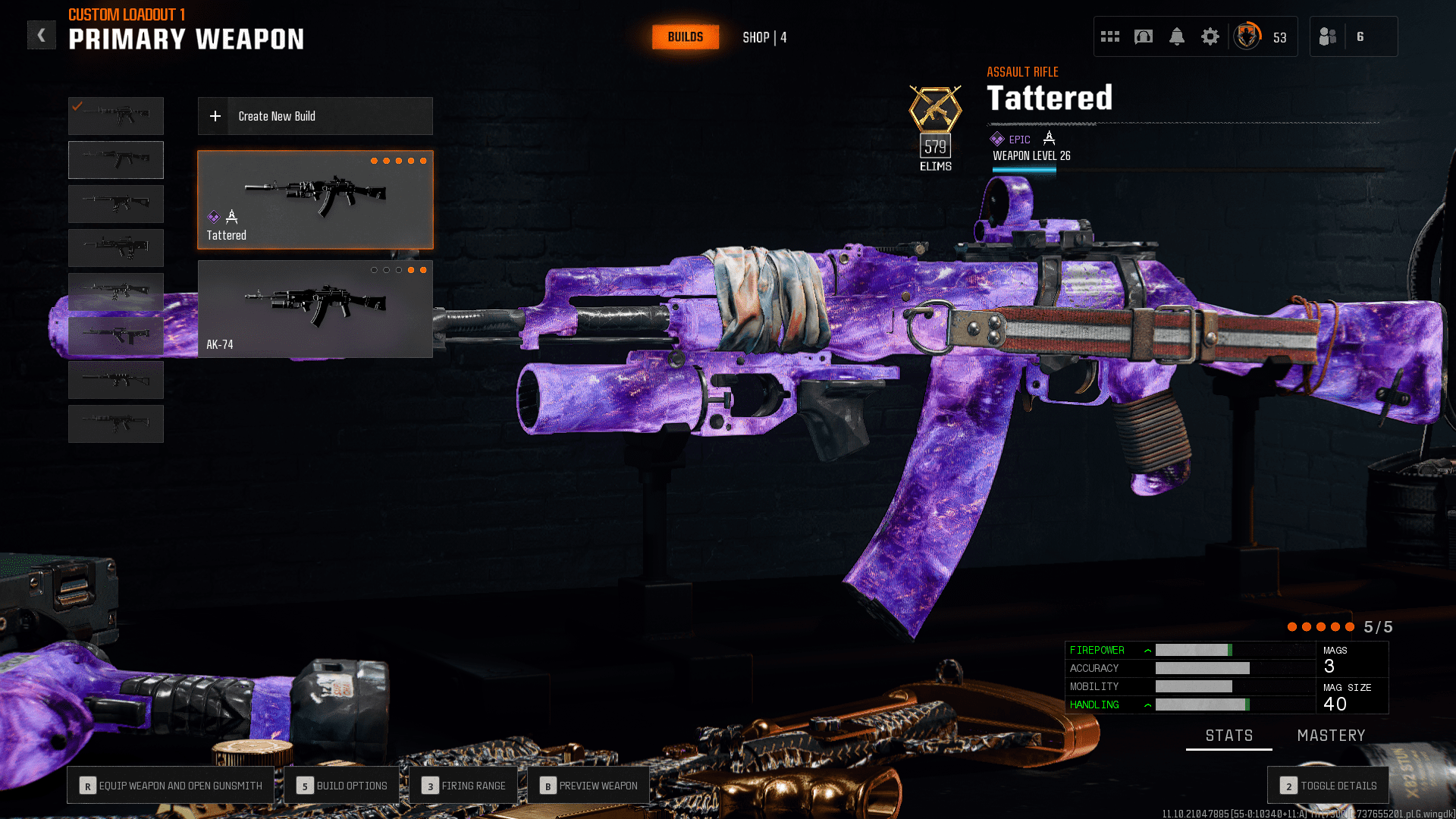Click the back arrow next to Primary Weapon
The image size is (1456, 819).
coord(42,34)
